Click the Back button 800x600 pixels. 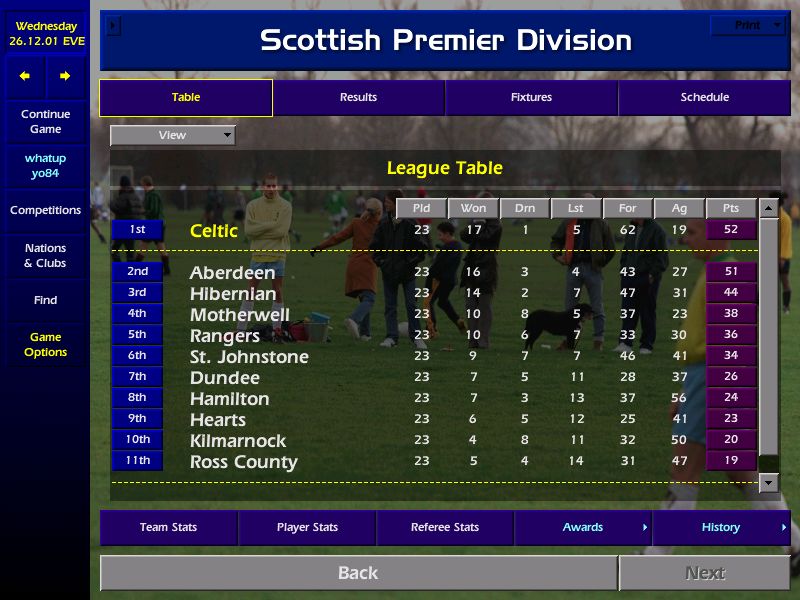(x=358, y=573)
